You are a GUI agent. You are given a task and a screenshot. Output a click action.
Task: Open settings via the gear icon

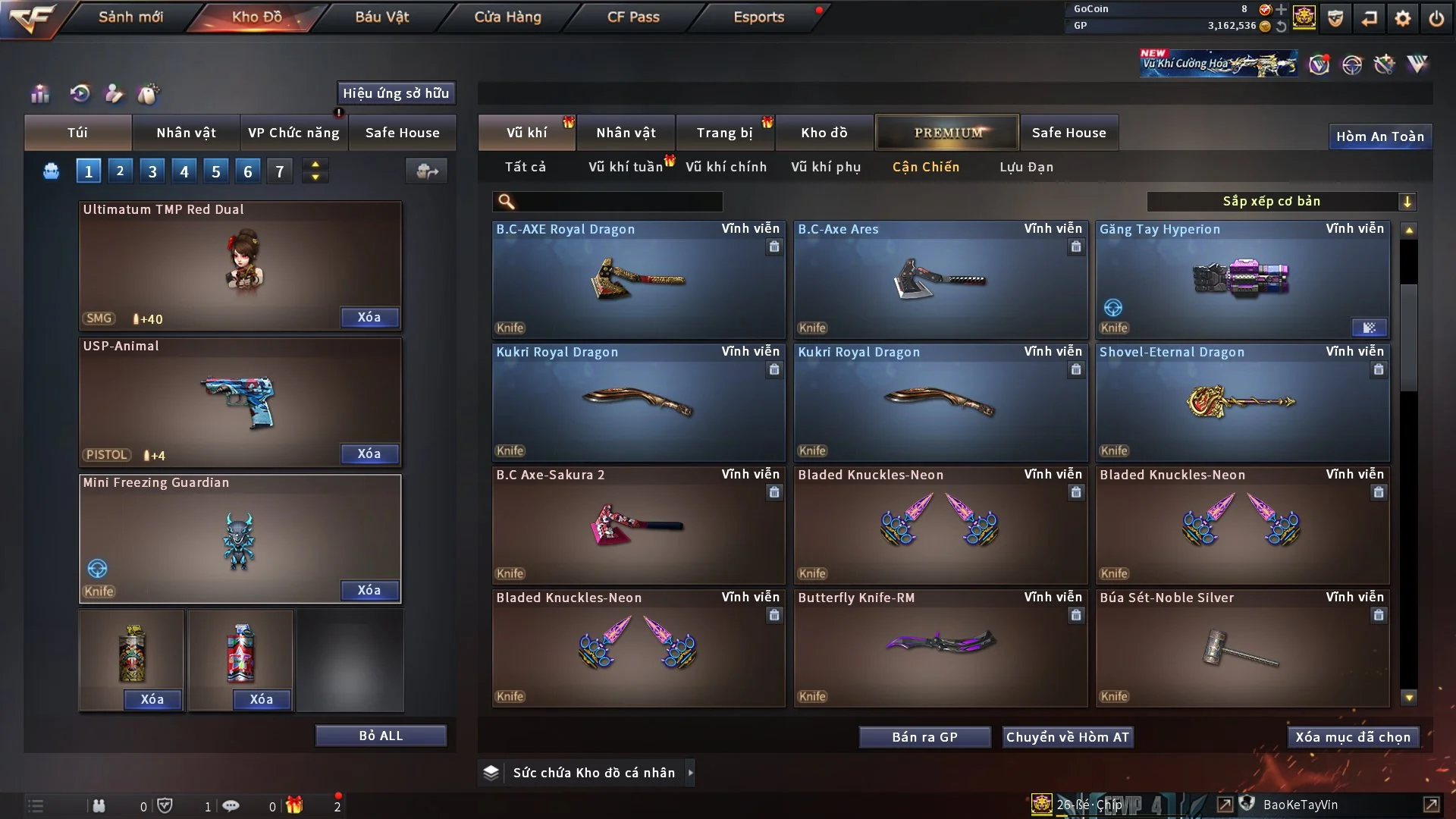1403,18
